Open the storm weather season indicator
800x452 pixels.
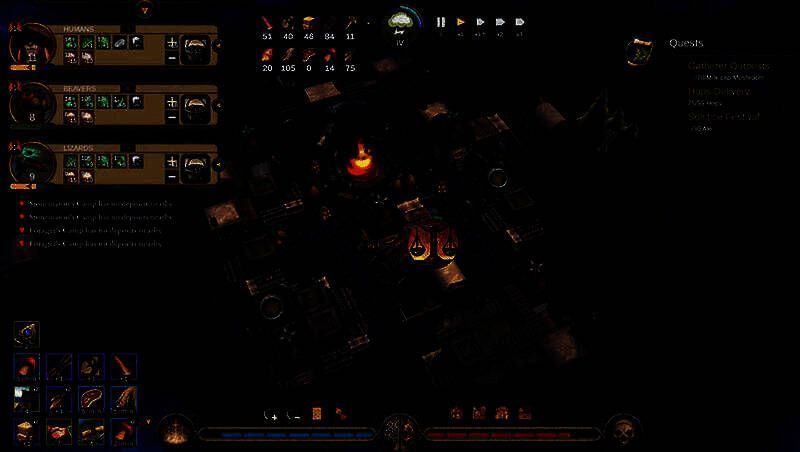[401, 22]
